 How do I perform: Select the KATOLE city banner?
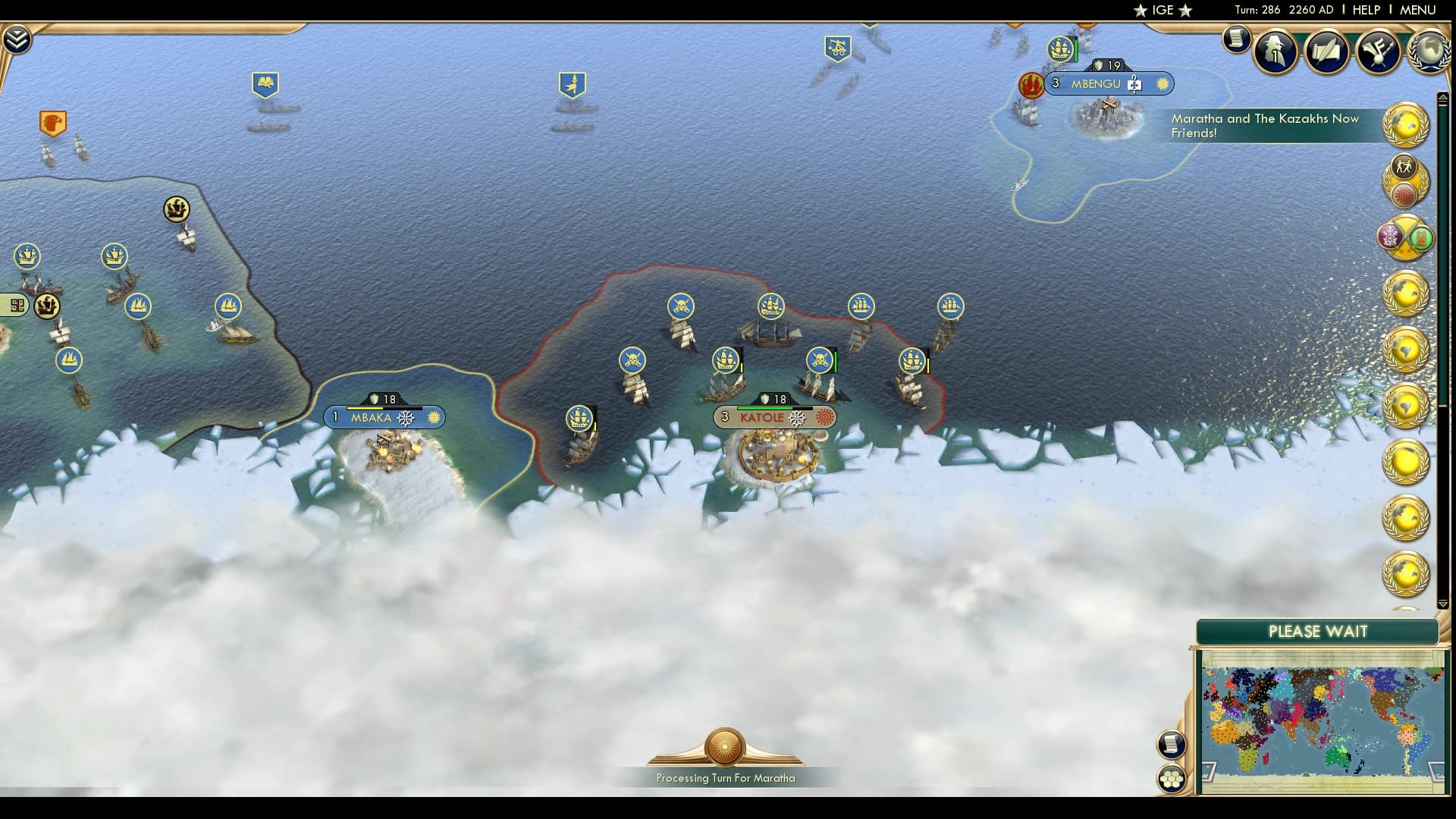[773, 416]
